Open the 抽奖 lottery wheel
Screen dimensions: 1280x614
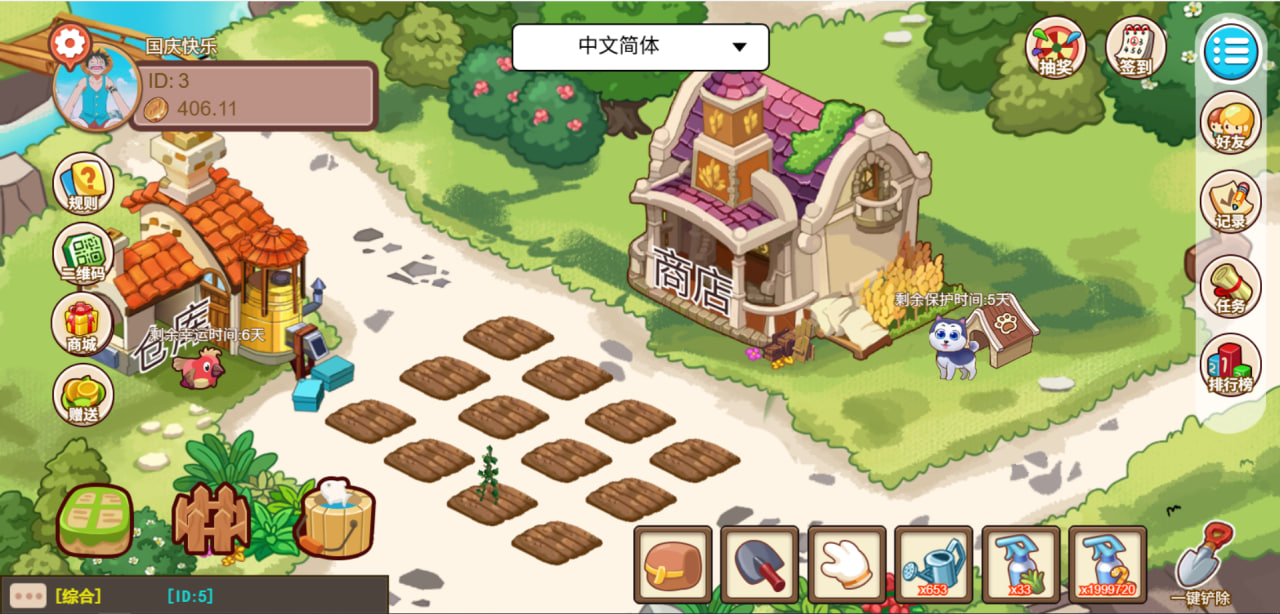pos(1055,47)
